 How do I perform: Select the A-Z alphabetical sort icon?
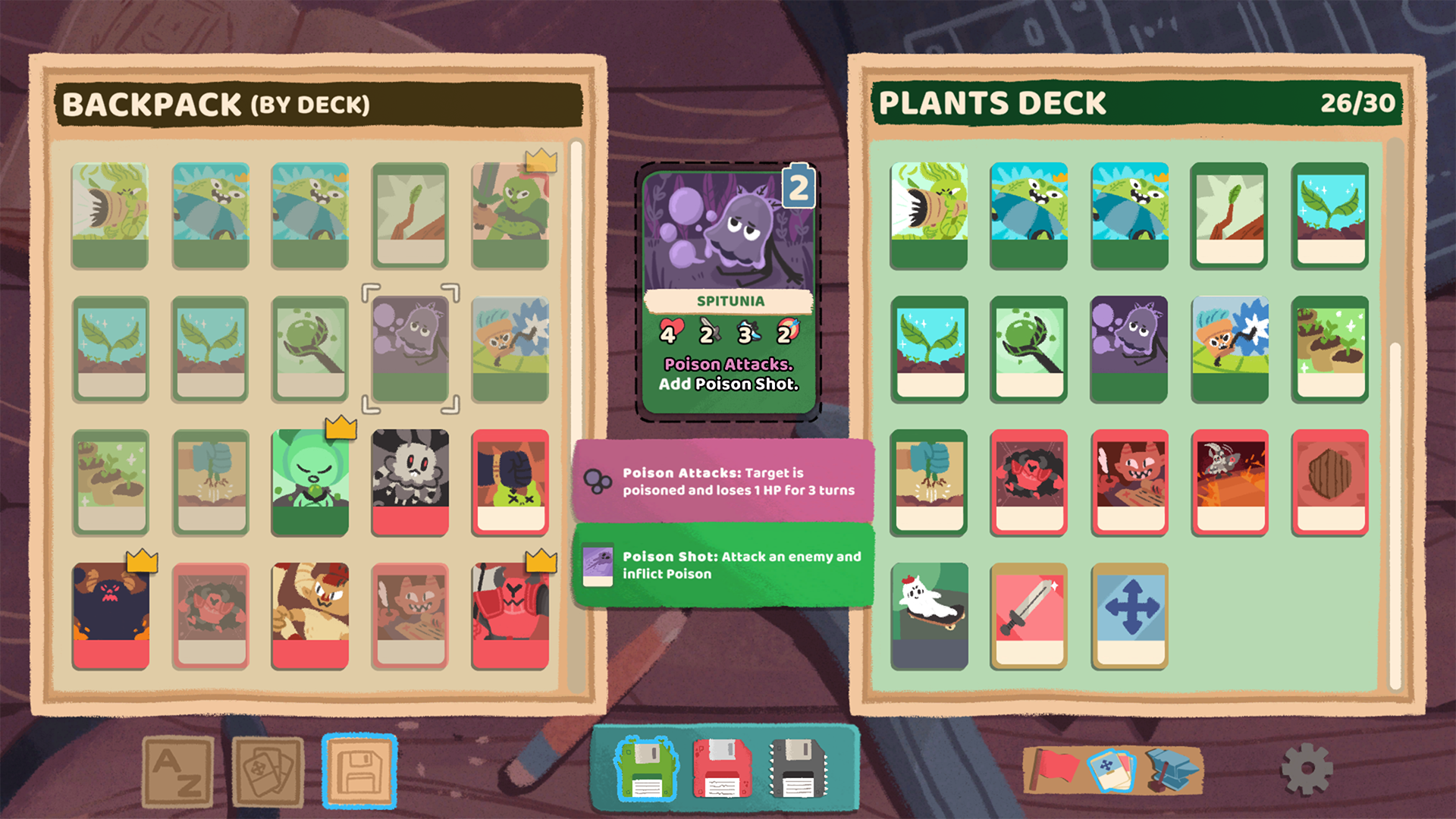coord(180,768)
